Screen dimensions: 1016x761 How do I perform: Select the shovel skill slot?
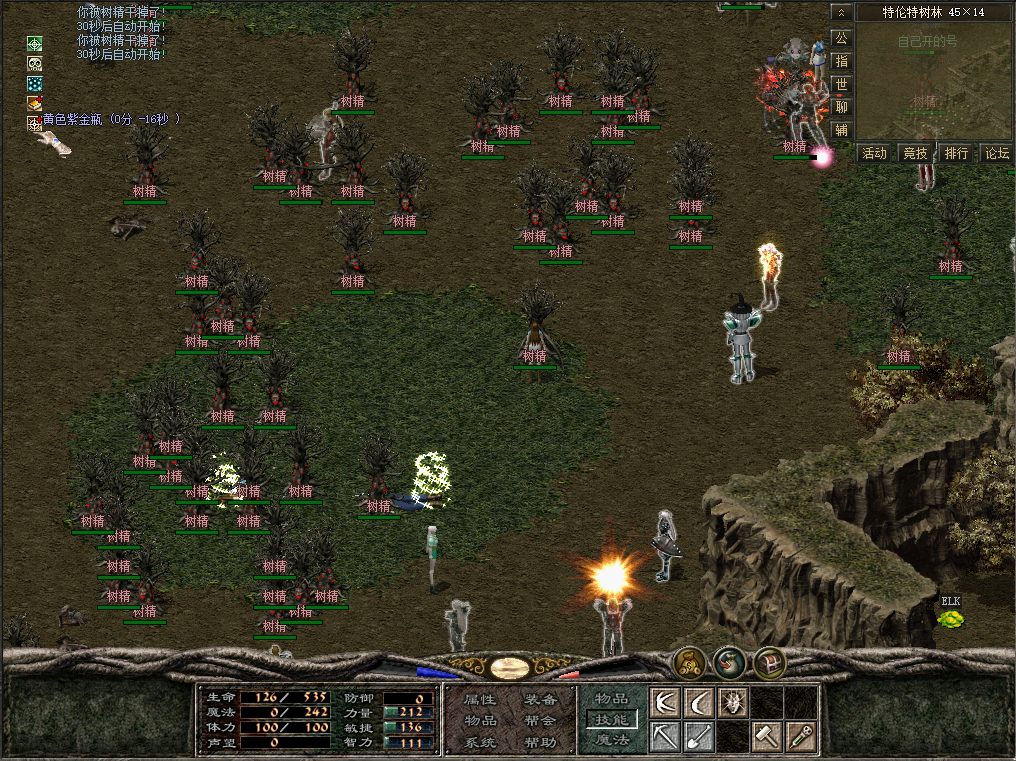[x=699, y=737]
